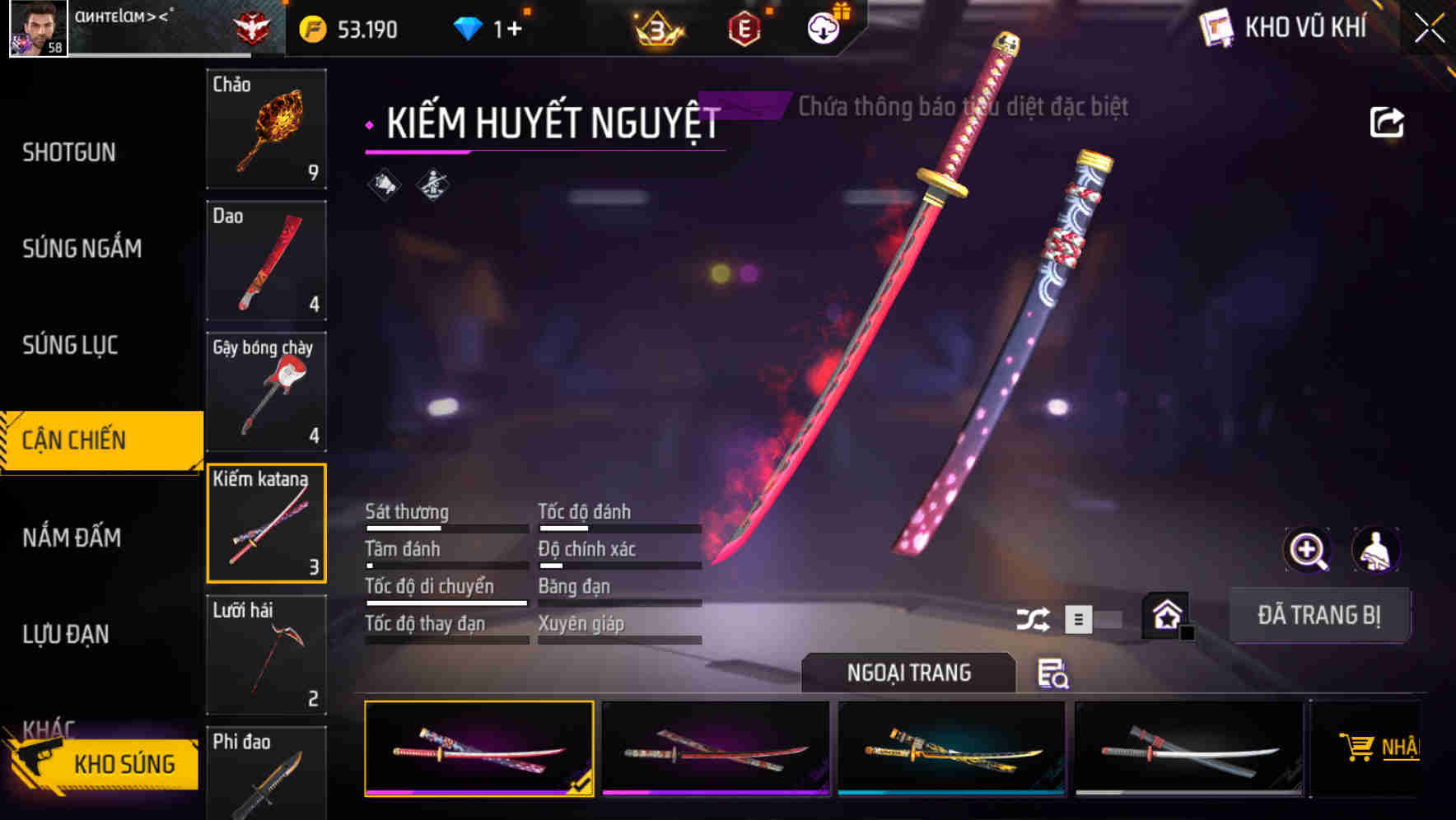
Task: Click the ĐÃ TRANG BỊ button
Action: [x=1319, y=615]
